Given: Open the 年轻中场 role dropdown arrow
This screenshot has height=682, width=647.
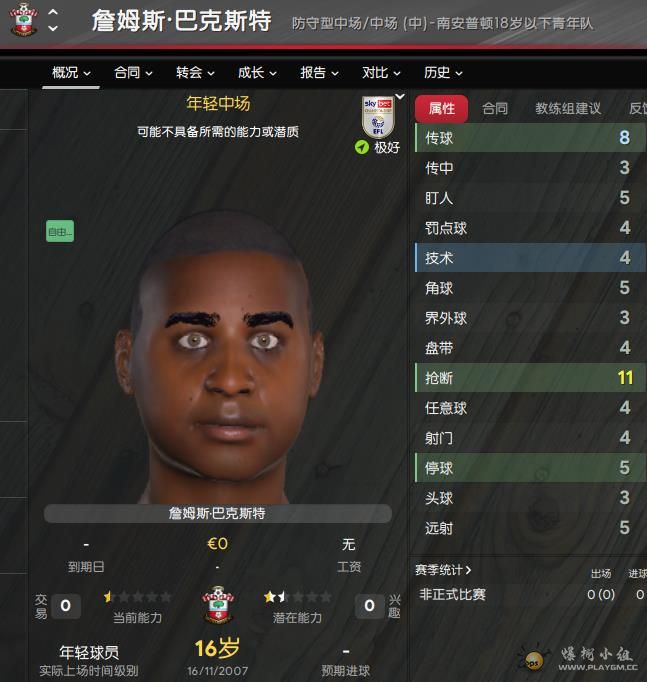Looking at the screenshot, I should coord(400,97).
